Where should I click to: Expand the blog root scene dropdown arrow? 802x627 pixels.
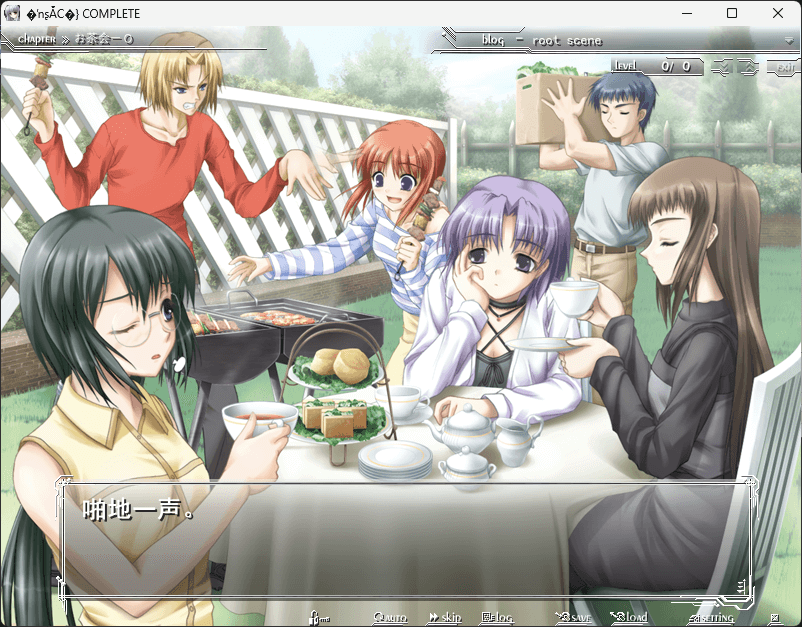[789, 41]
